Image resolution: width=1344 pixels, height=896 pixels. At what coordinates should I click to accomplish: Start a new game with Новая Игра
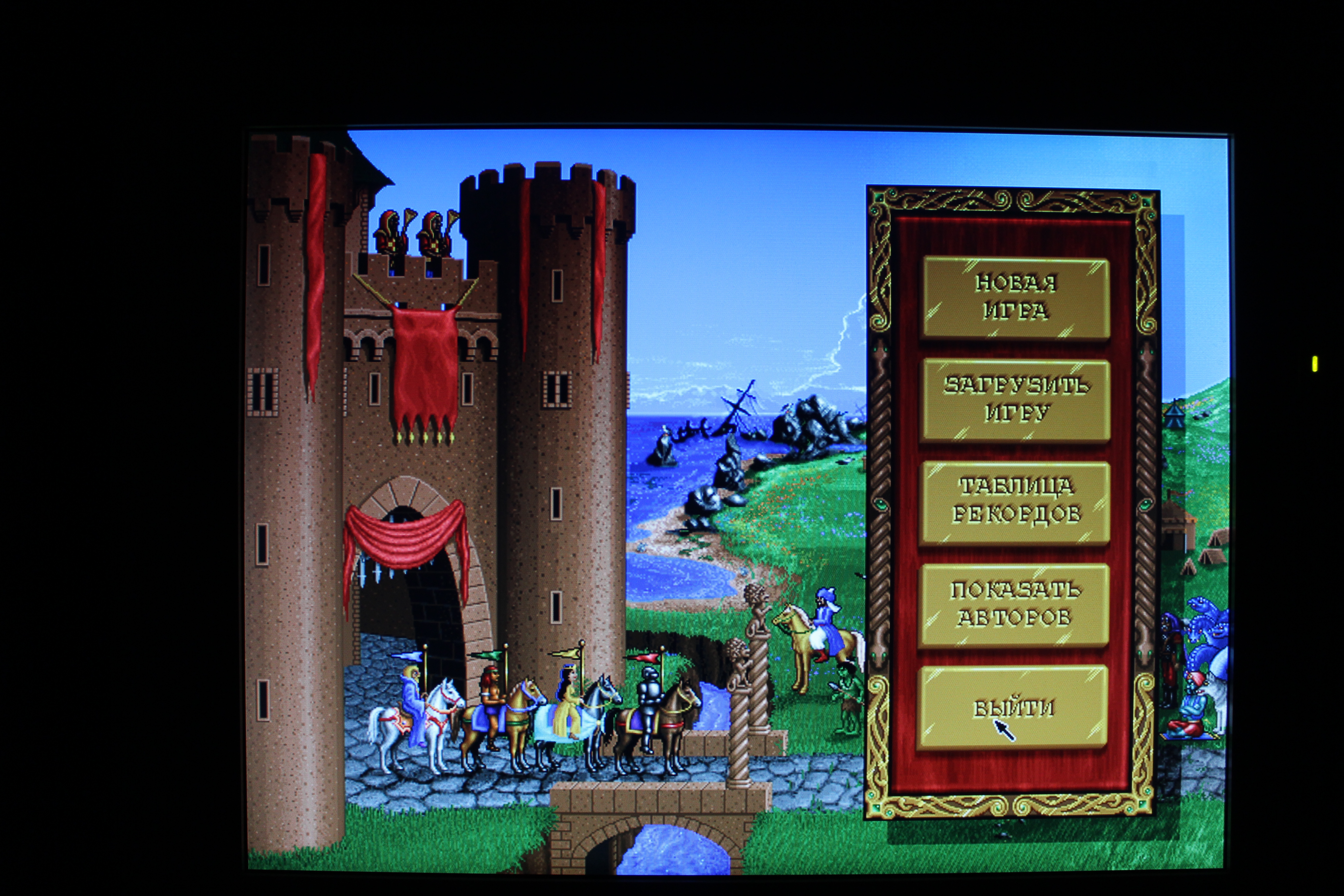[1016, 297]
